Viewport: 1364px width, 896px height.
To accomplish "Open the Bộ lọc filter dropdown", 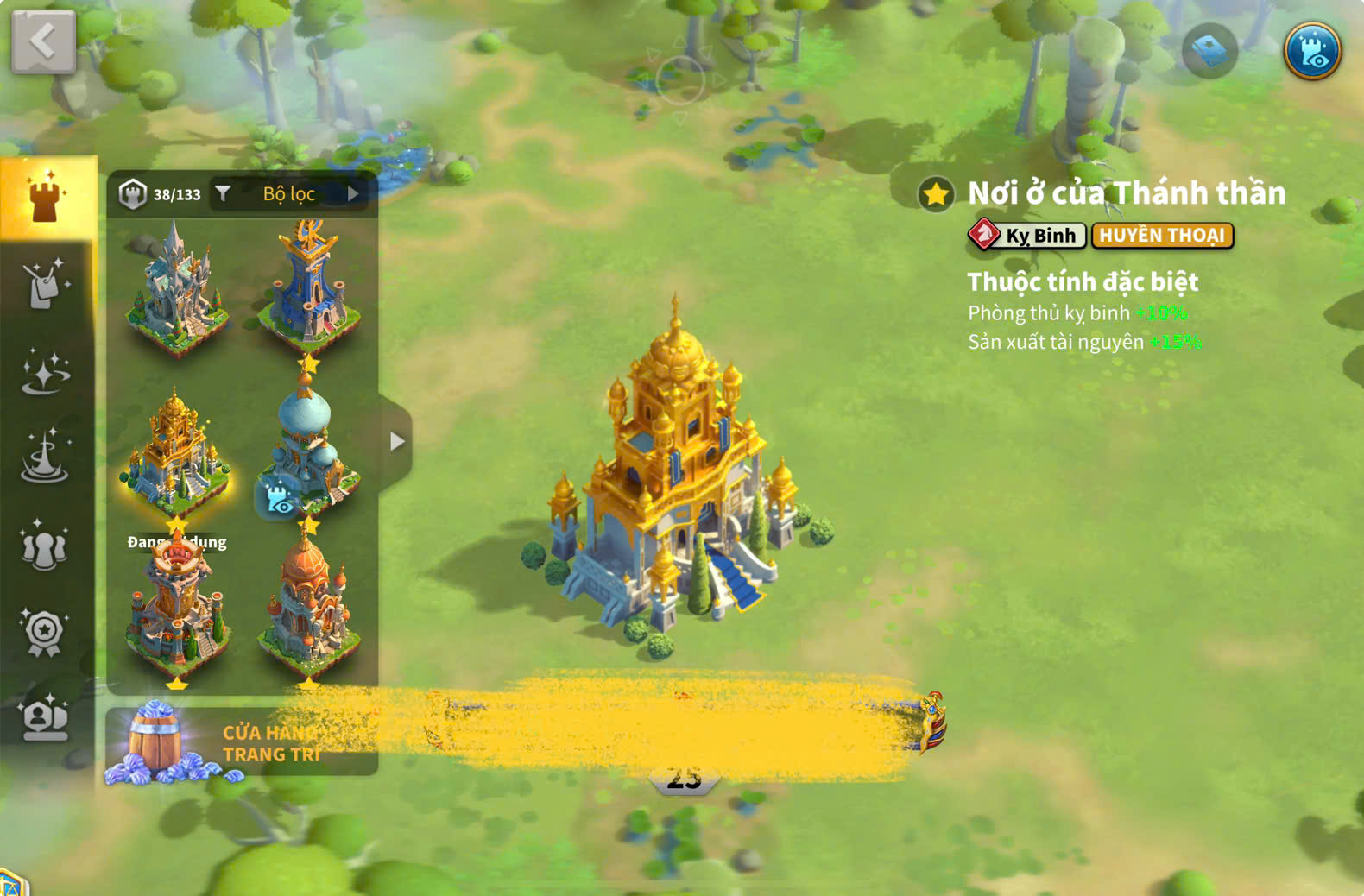I will coord(290,194).
